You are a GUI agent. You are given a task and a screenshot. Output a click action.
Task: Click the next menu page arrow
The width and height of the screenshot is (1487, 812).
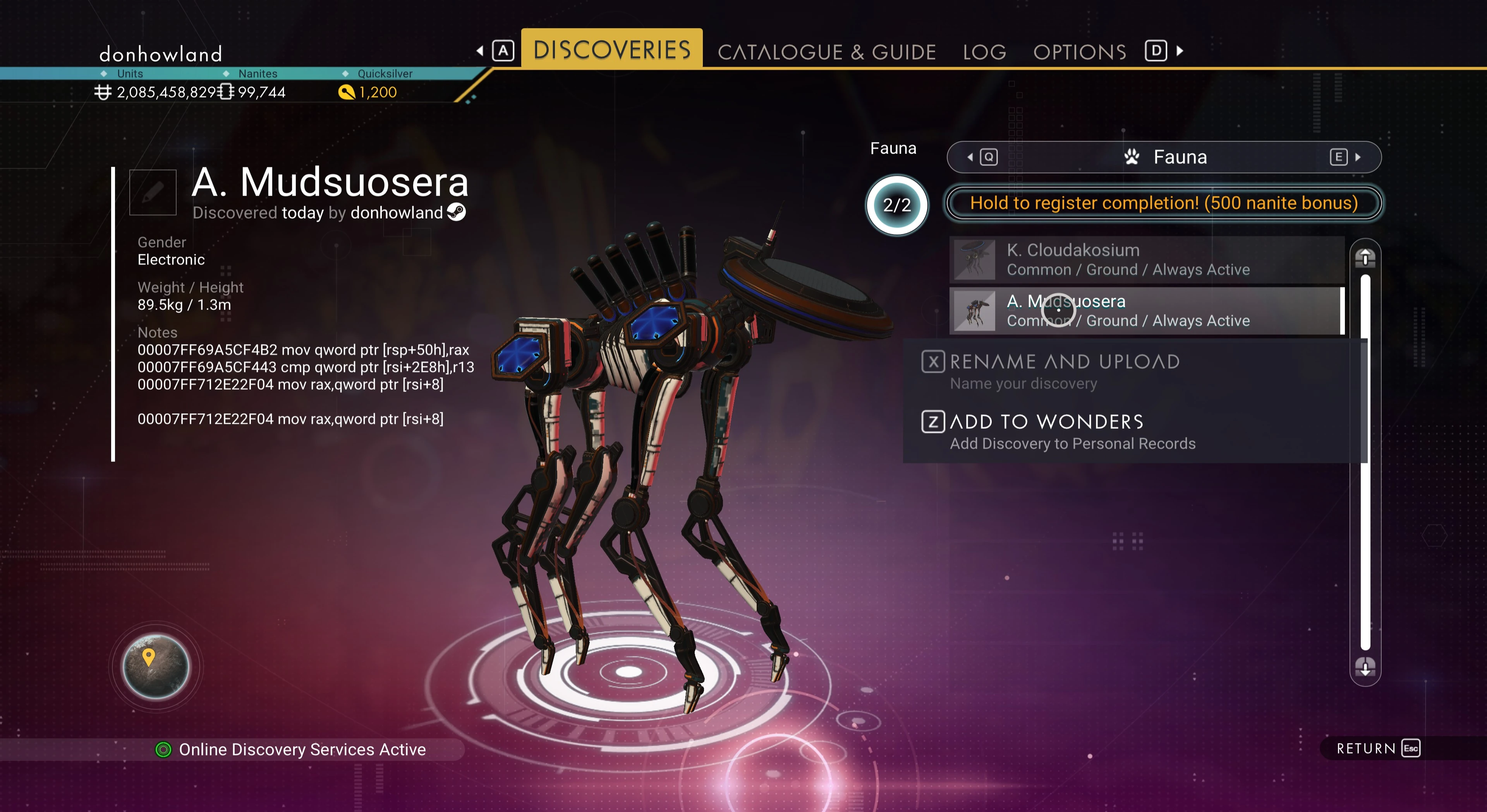click(x=1180, y=51)
